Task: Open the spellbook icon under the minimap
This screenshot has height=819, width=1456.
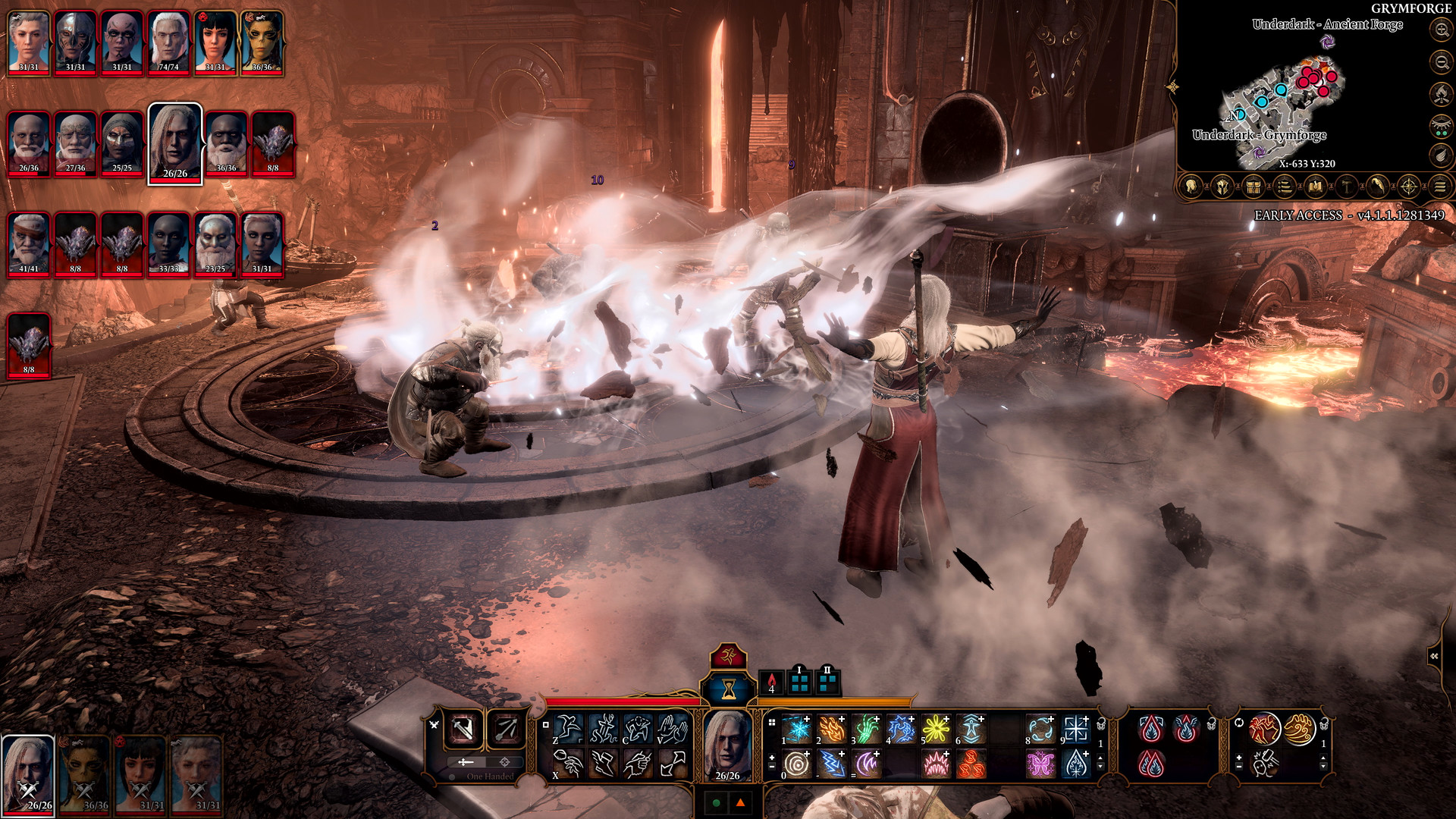Action: (1316, 185)
